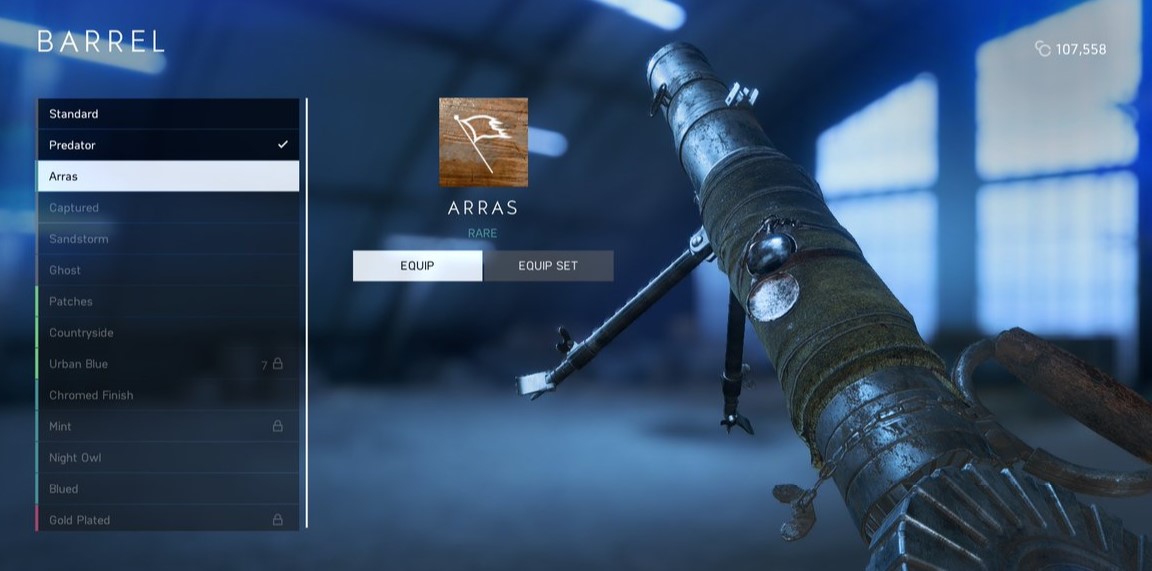Choose the Predator barrel skin
This screenshot has height=571, width=1152.
pos(168,145)
